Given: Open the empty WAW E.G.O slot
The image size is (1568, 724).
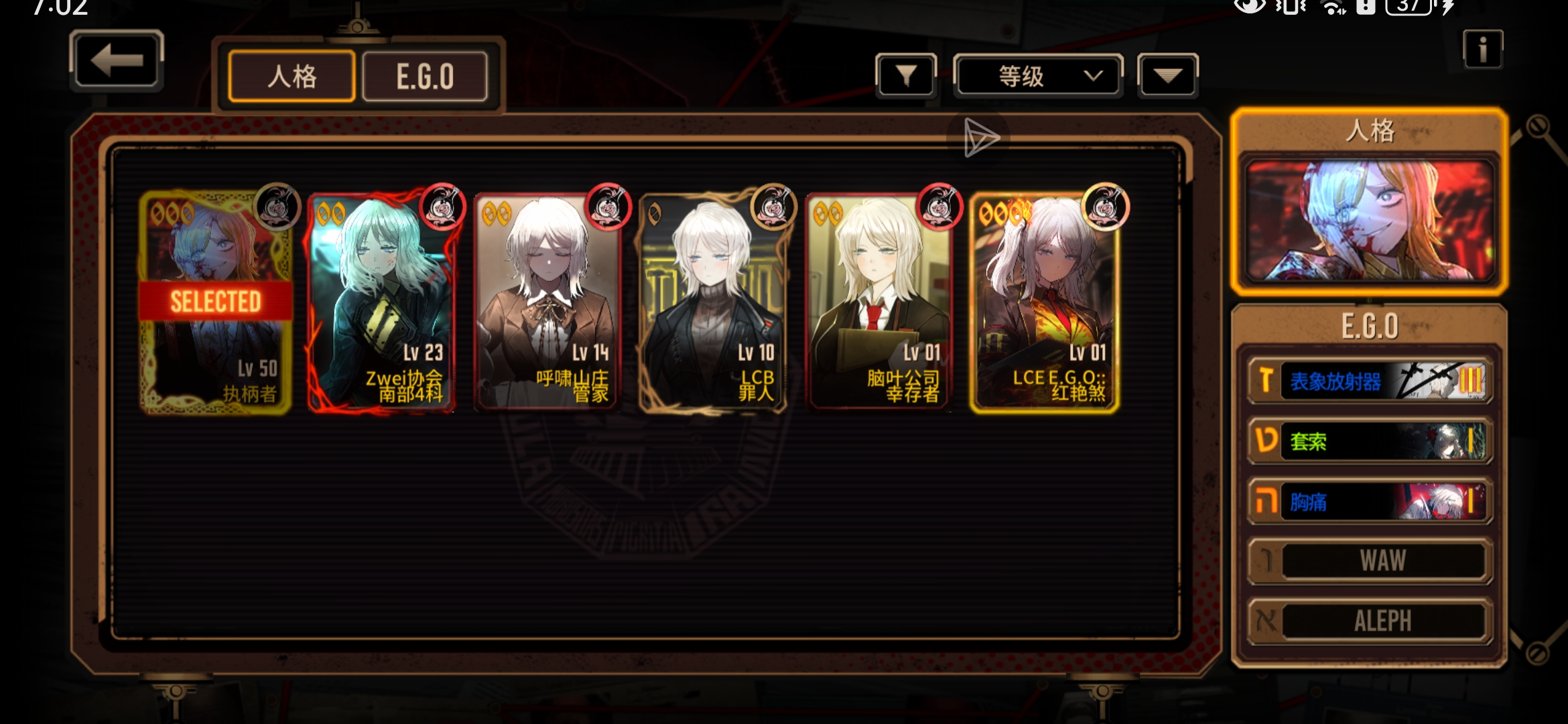Looking at the screenshot, I should pyautogui.click(x=1370, y=560).
